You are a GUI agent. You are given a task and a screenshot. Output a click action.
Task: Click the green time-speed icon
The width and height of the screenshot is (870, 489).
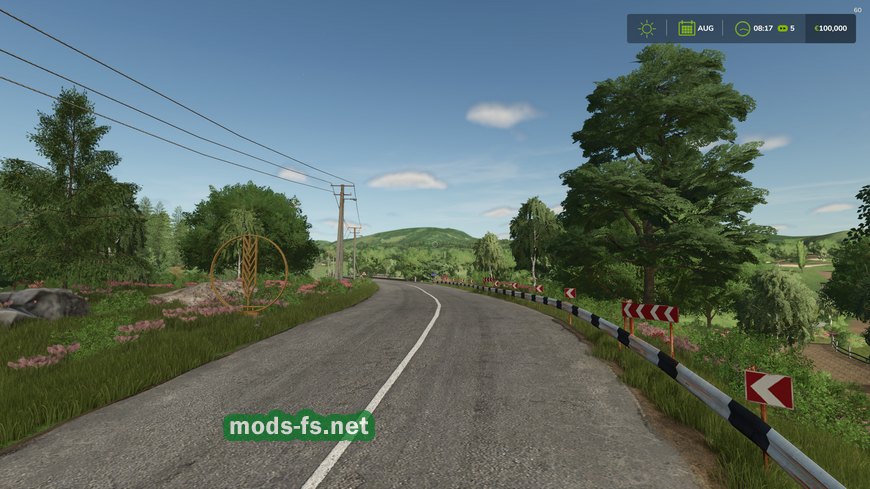click(782, 28)
